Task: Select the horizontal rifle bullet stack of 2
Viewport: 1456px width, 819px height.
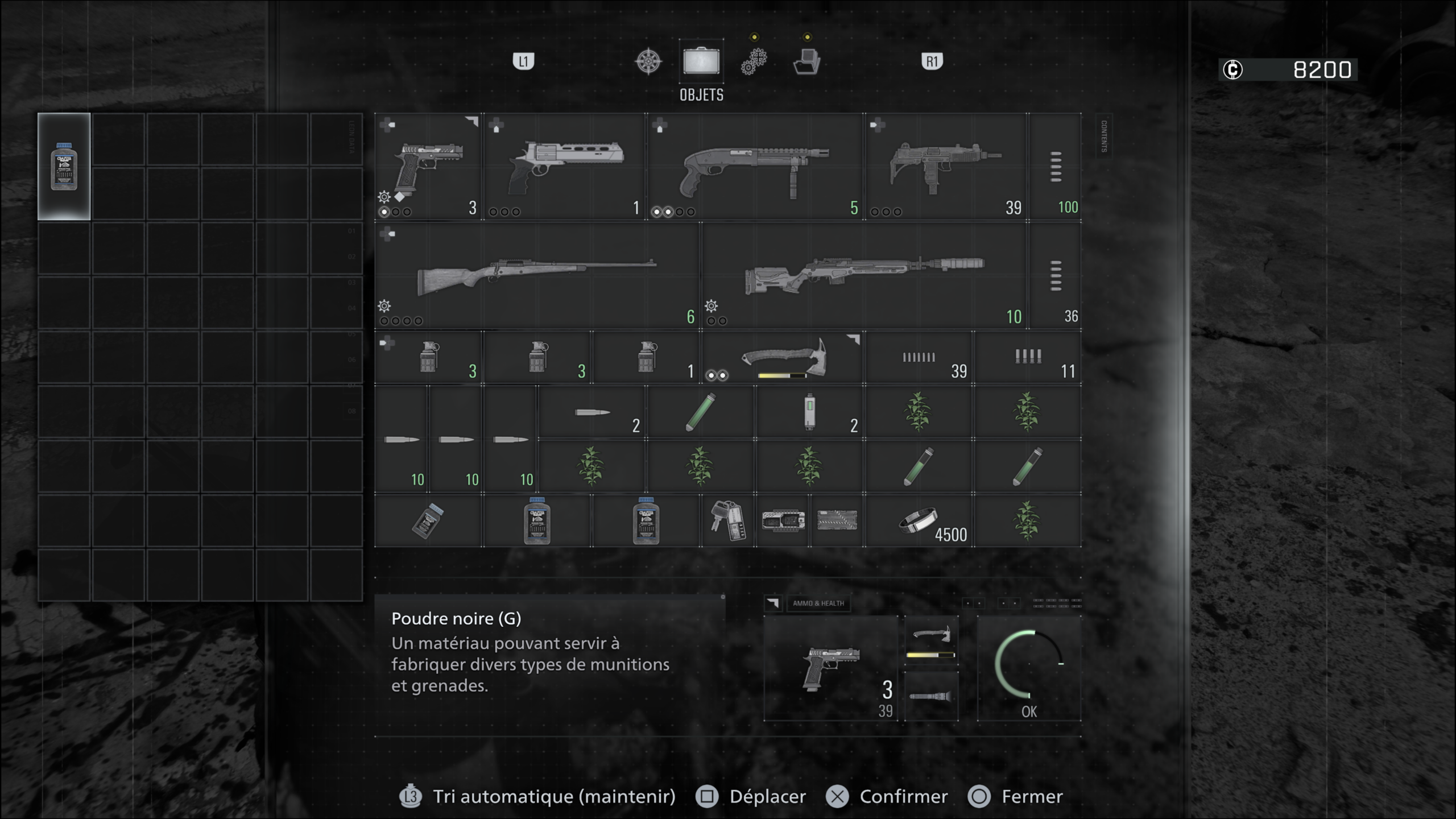Action: (591, 412)
